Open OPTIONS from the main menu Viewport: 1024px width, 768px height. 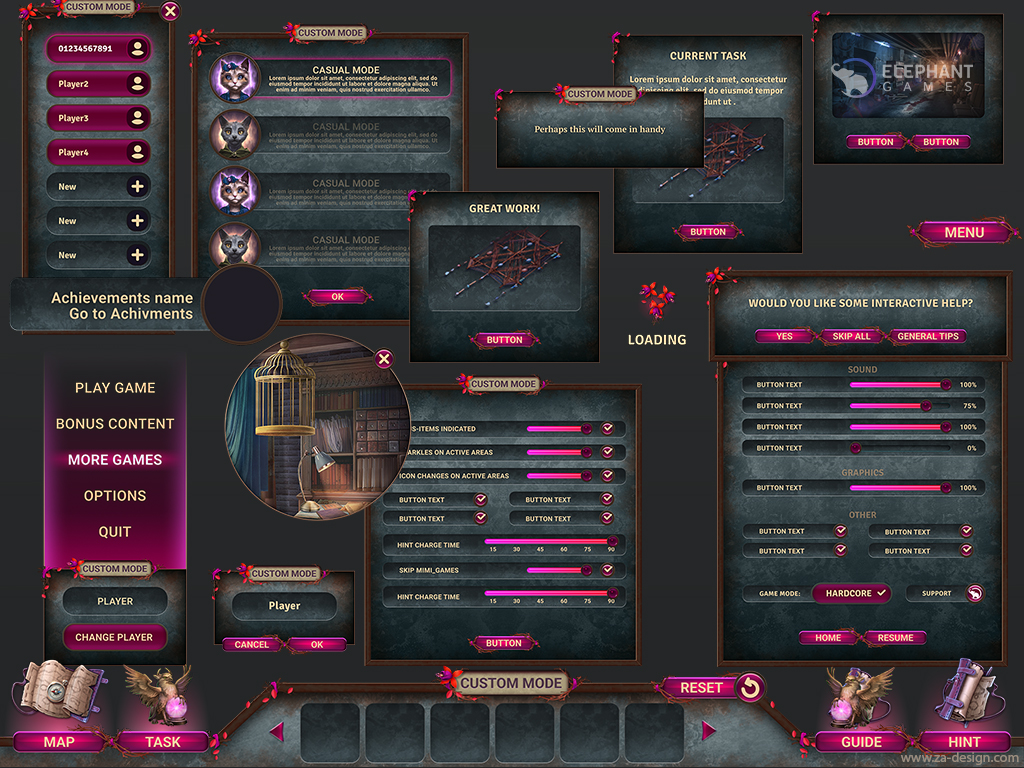coord(115,496)
